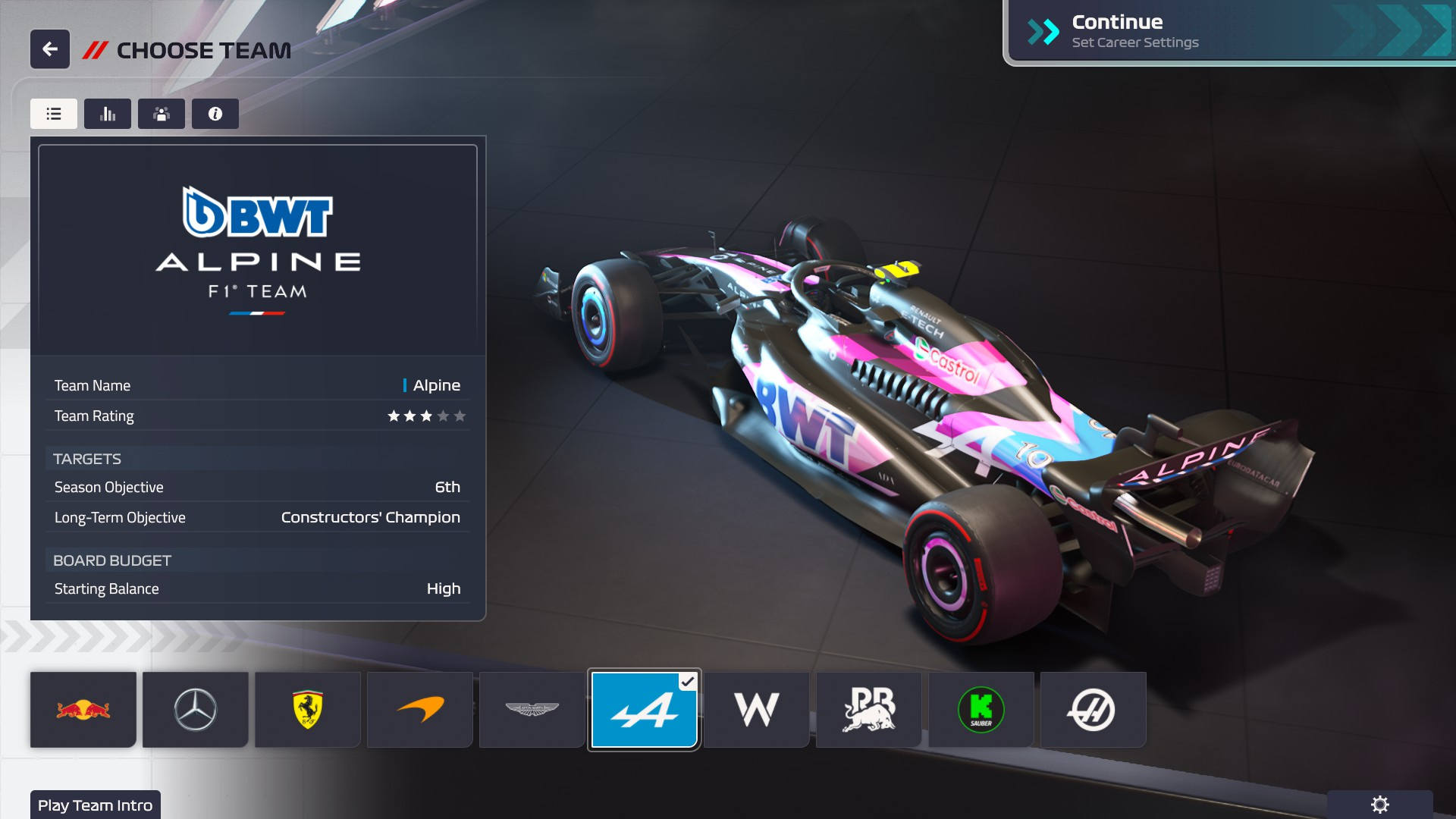Select the Ferrari team logo
The height and width of the screenshot is (819, 1456).
point(307,709)
